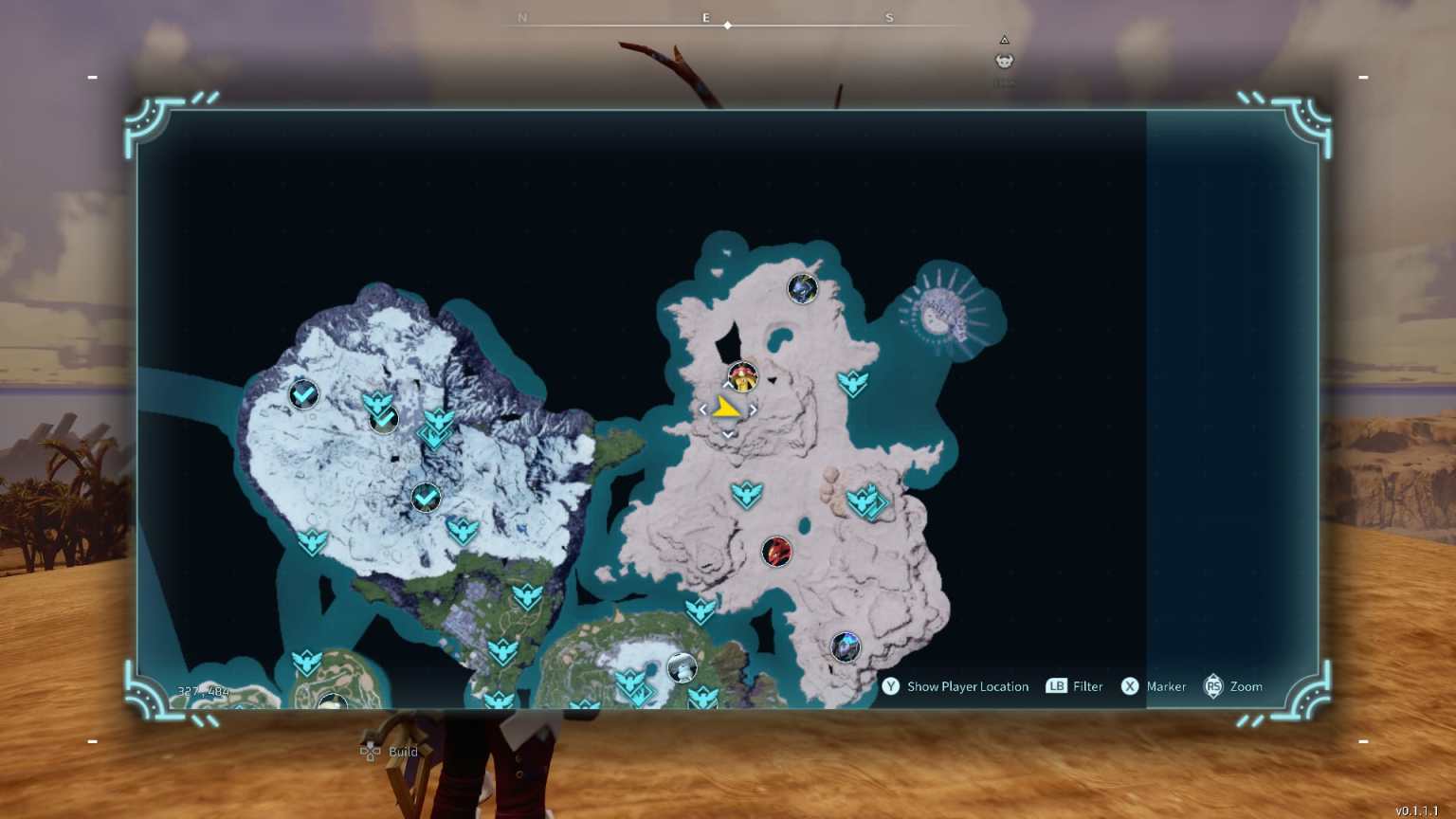The image size is (1456, 819).
Task: Toggle Show Player Location
Action: pyautogui.click(x=955, y=686)
